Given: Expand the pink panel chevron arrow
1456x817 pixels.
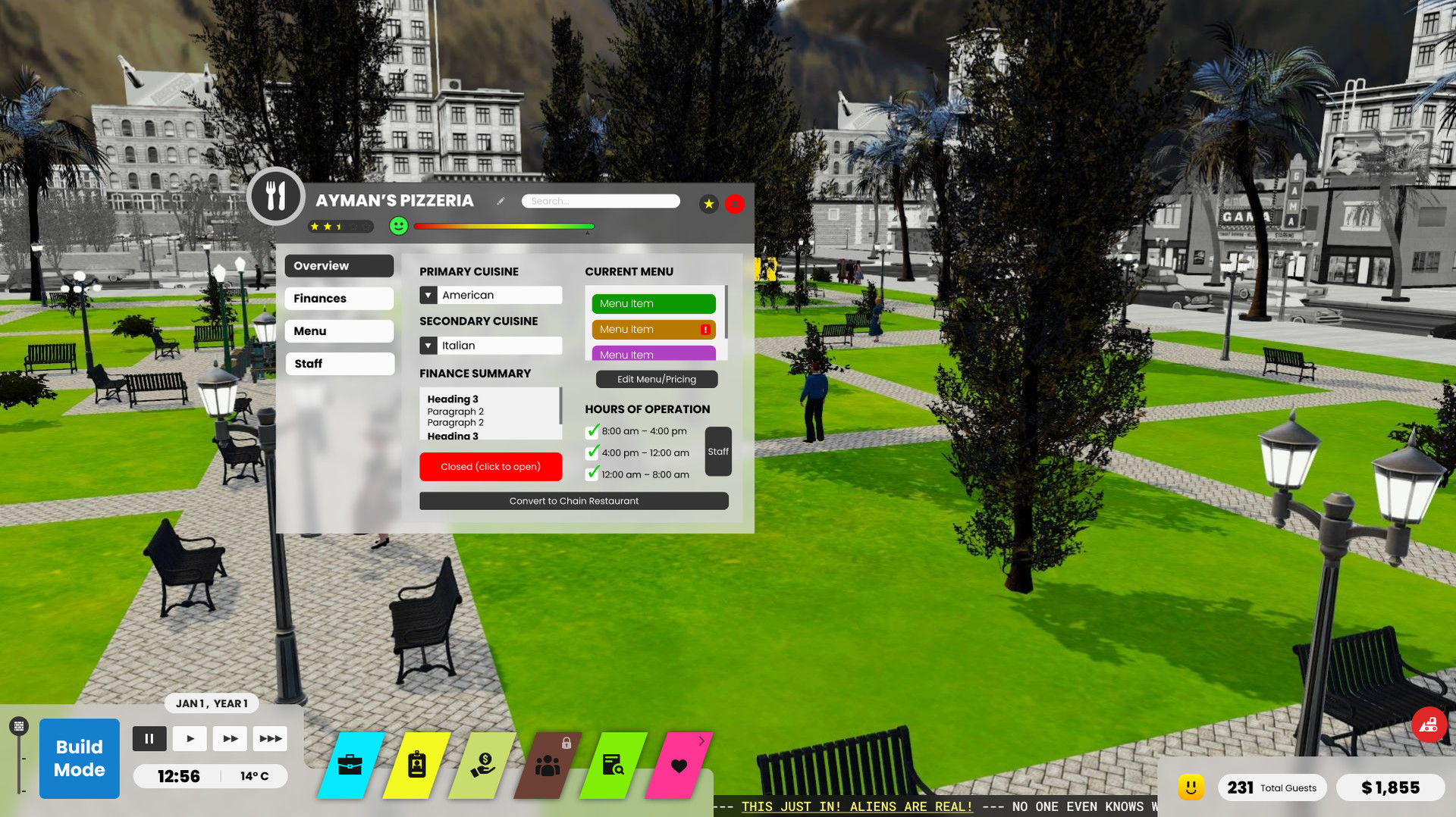Looking at the screenshot, I should click(701, 740).
